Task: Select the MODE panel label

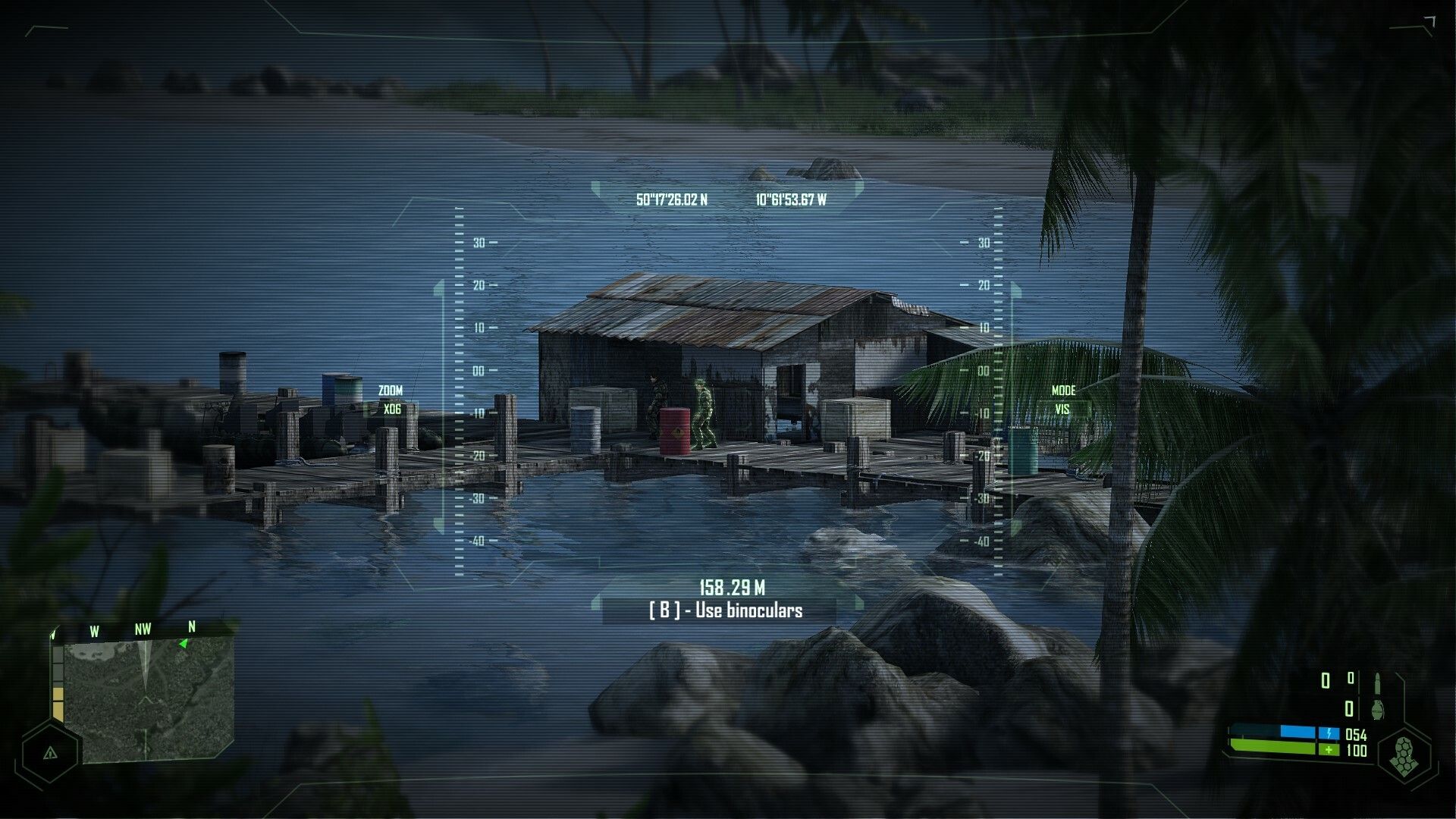Action: (x=1064, y=391)
